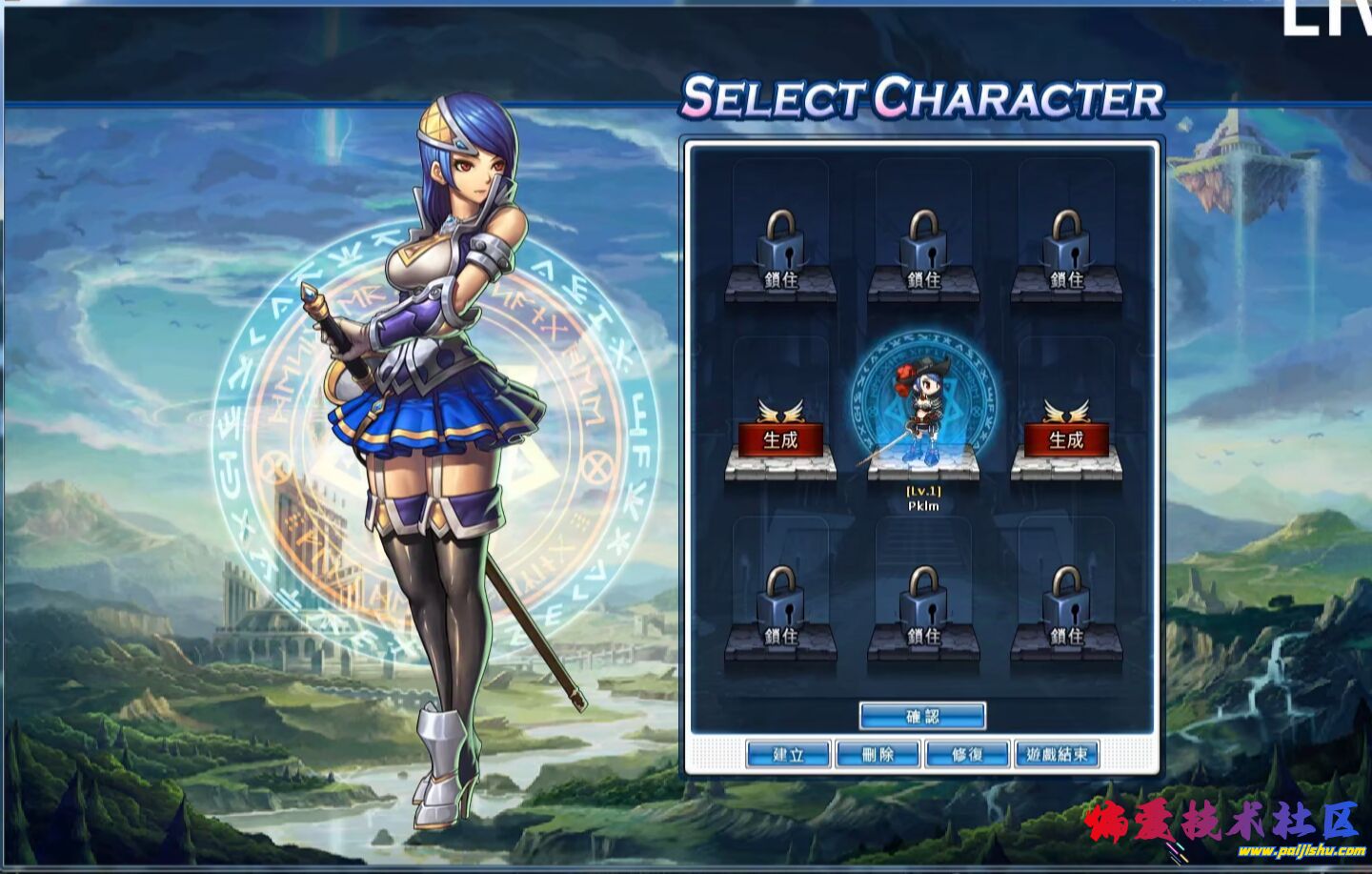Exit via the 遊戲結束 button
1372x874 pixels.
pos(1057,754)
